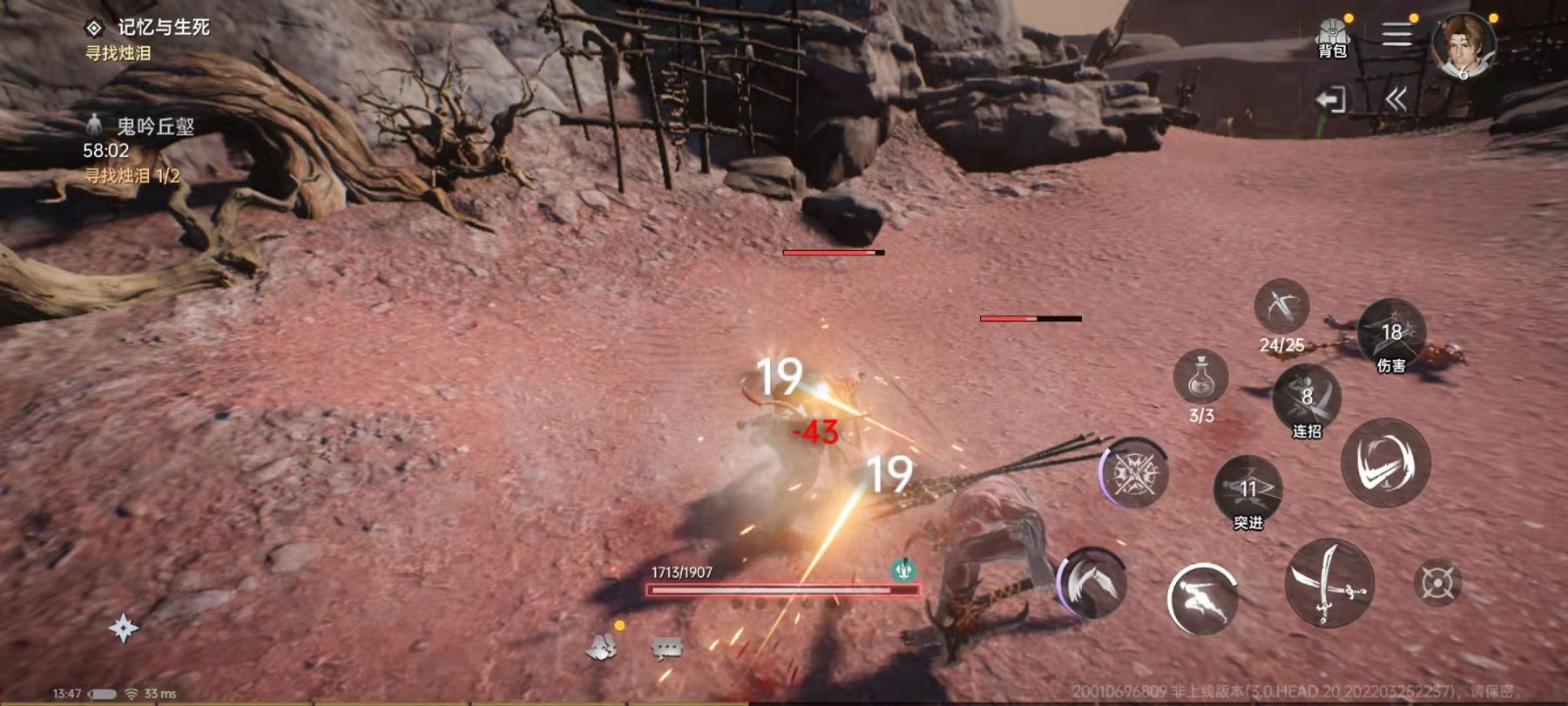This screenshot has width=1568, height=706.
Task: Use the scythe sweep skill
Action: click(x=1092, y=582)
